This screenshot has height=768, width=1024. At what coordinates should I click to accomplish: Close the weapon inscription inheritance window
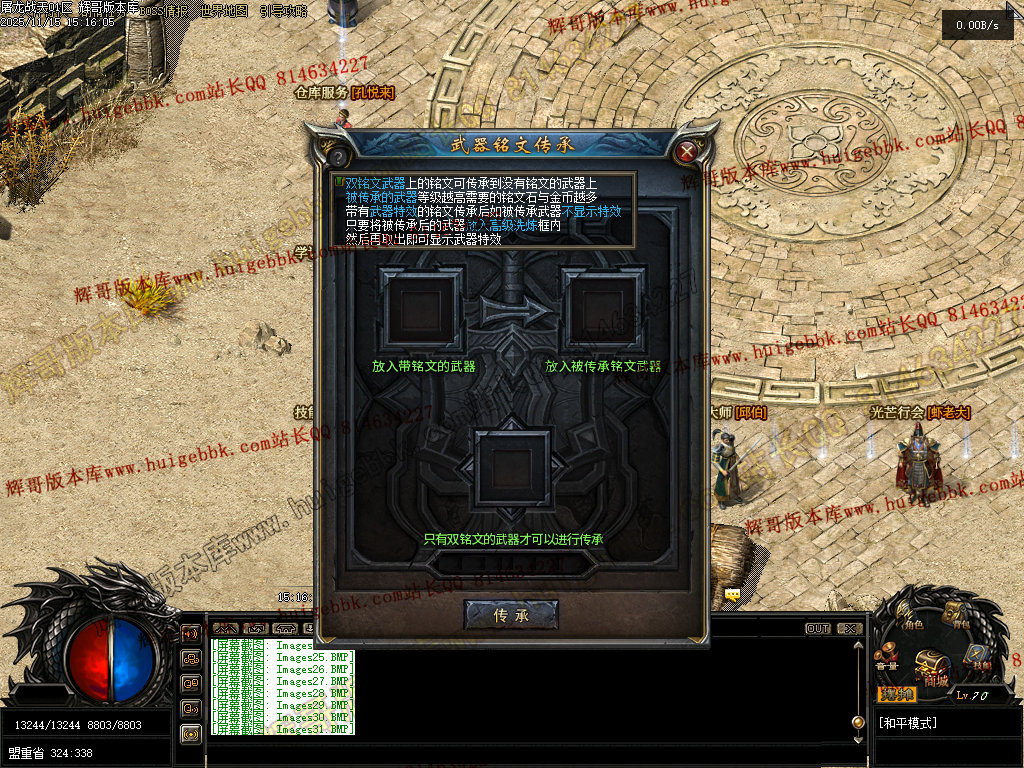(x=686, y=152)
